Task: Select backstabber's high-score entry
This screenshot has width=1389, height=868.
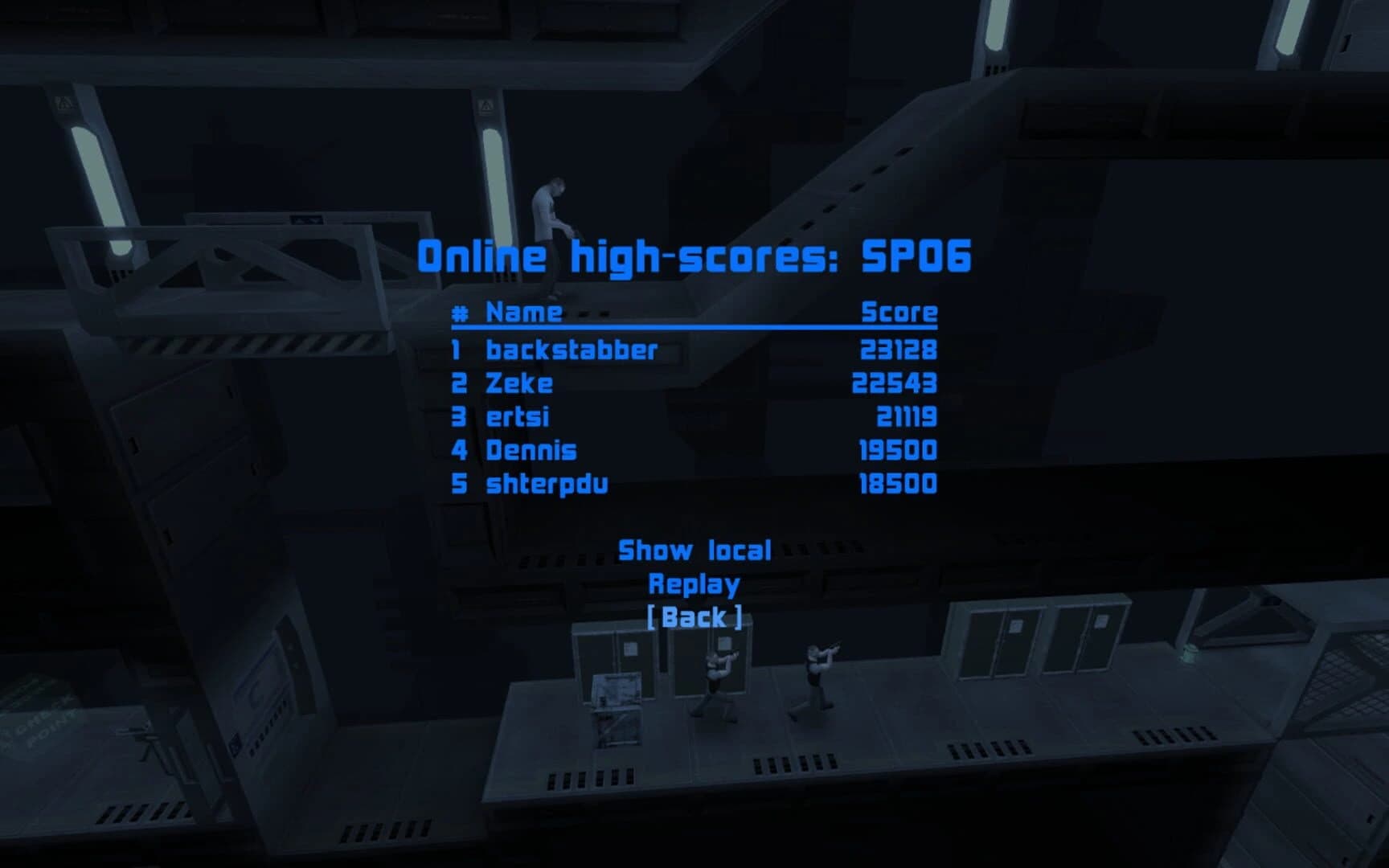Action: (571, 350)
